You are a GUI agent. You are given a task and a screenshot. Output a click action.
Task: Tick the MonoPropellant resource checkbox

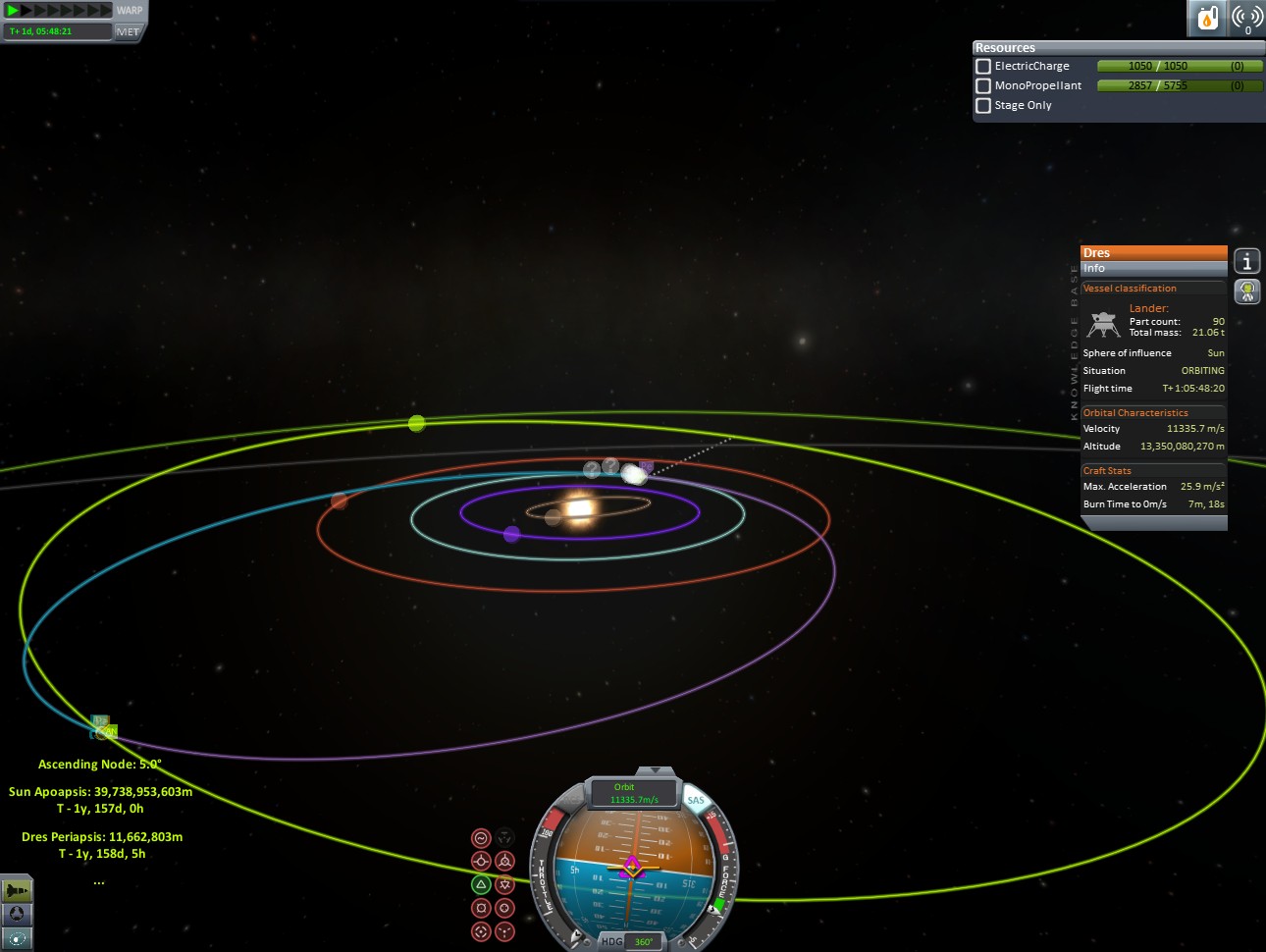click(982, 86)
